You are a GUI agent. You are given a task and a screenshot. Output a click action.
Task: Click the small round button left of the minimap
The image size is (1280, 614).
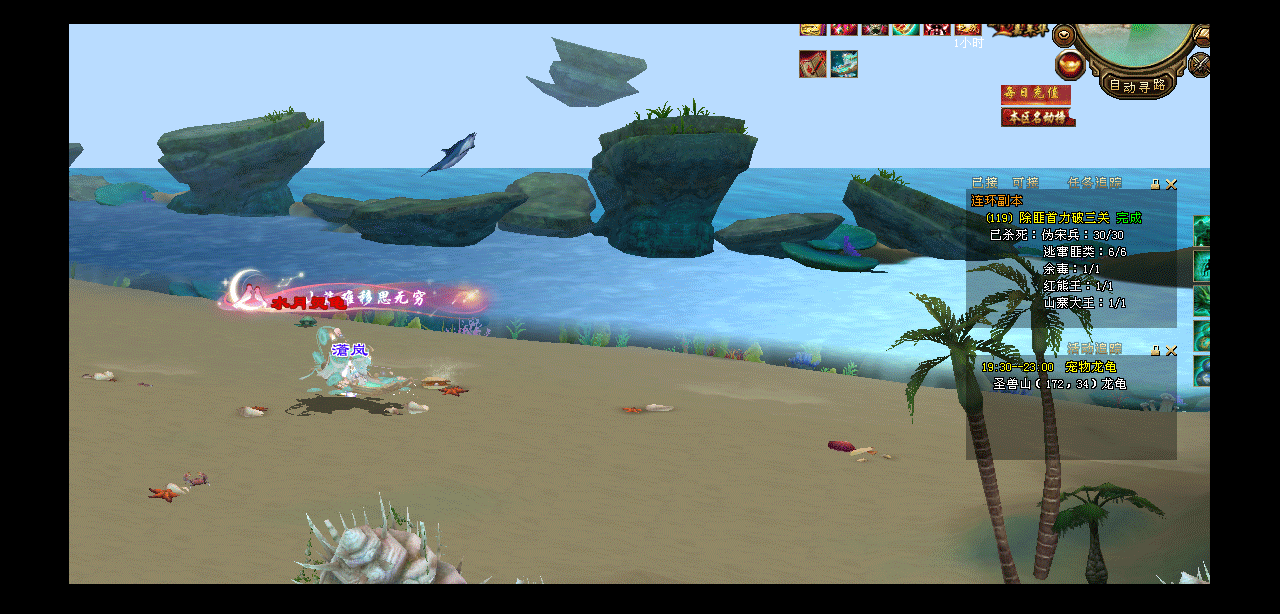click(1063, 34)
